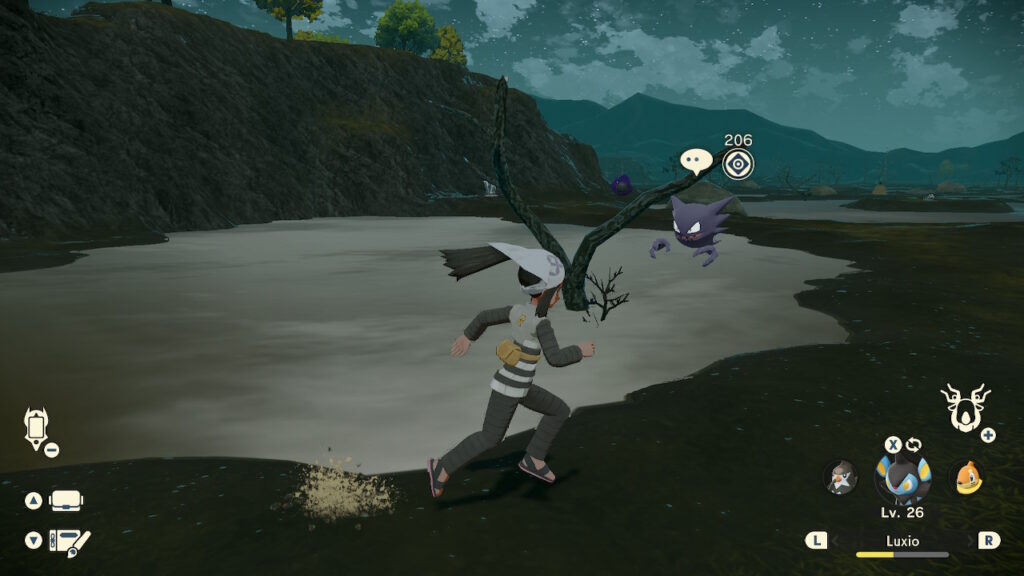The height and width of the screenshot is (576, 1024).
Task: Click the objective waypoint marker labeled 206
Action: coord(738,164)
